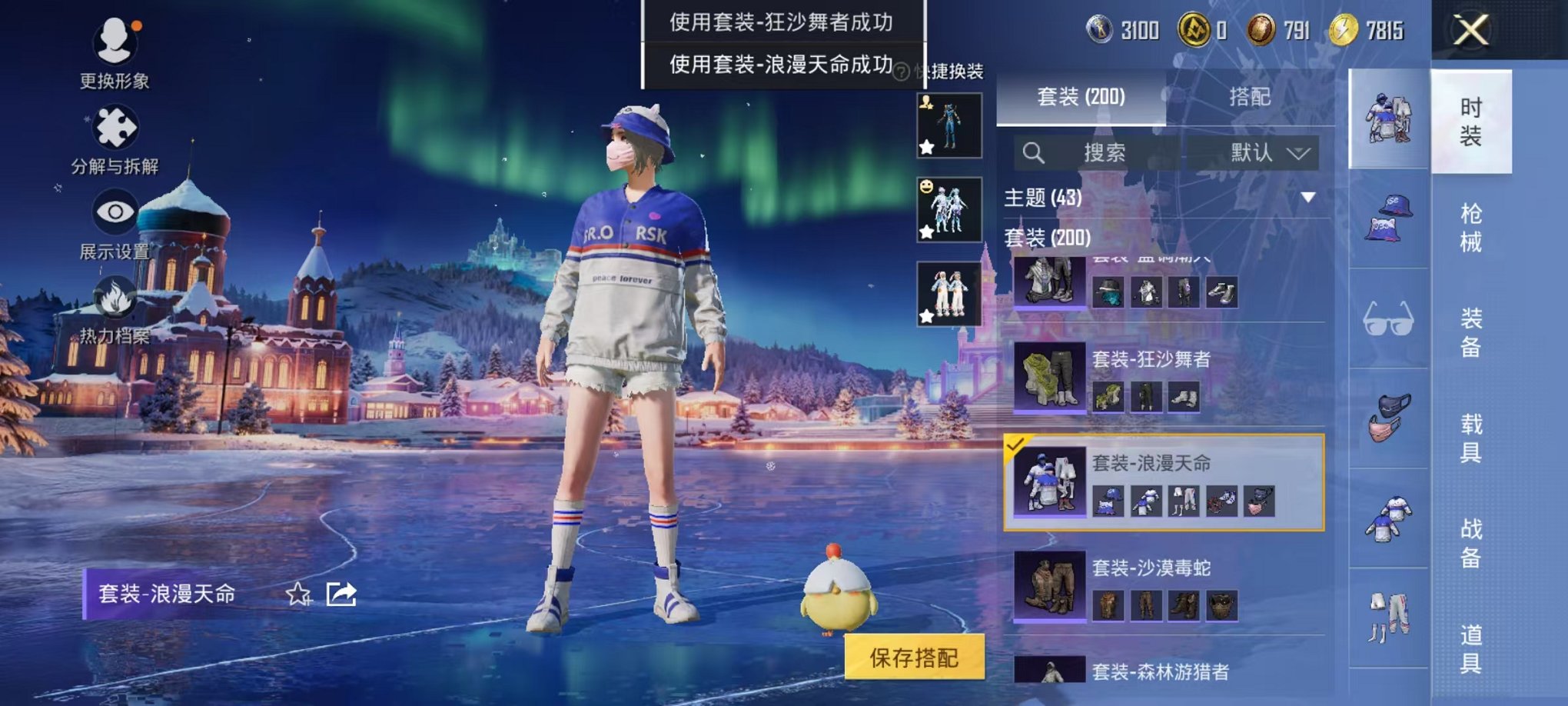Select the hat category icon on right sidebar
The height and width of the screenshot is (706, 1568).
pyautogui.click(x=1387, y=221)
